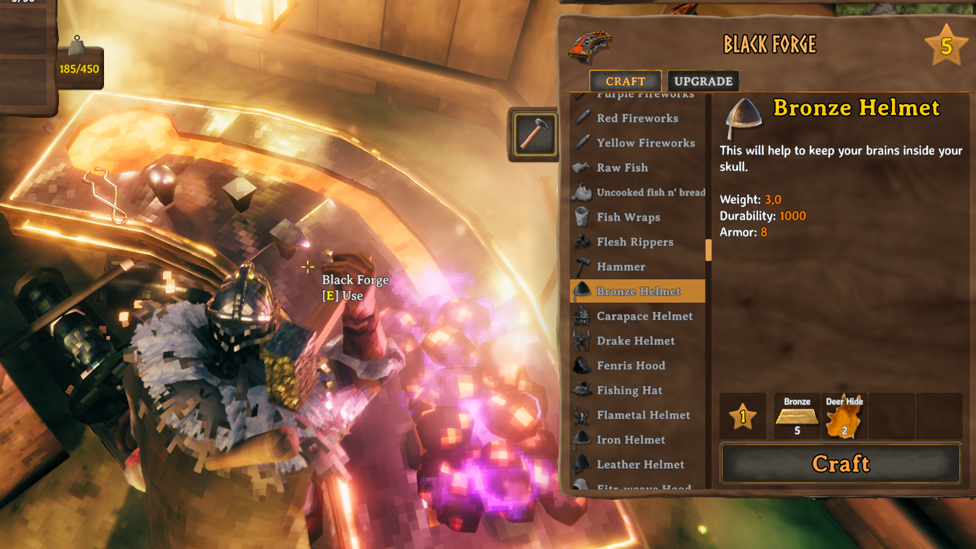Choose the Fish Wraps recipe

(628, 217)
